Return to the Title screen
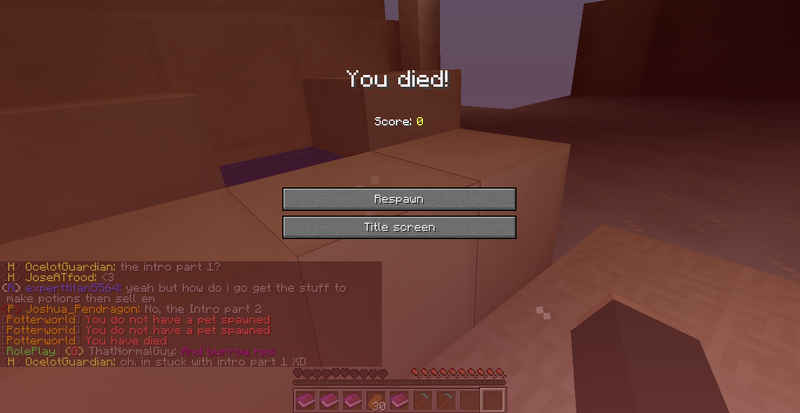This screenshot has height=413, width=800. coord(399,227)
